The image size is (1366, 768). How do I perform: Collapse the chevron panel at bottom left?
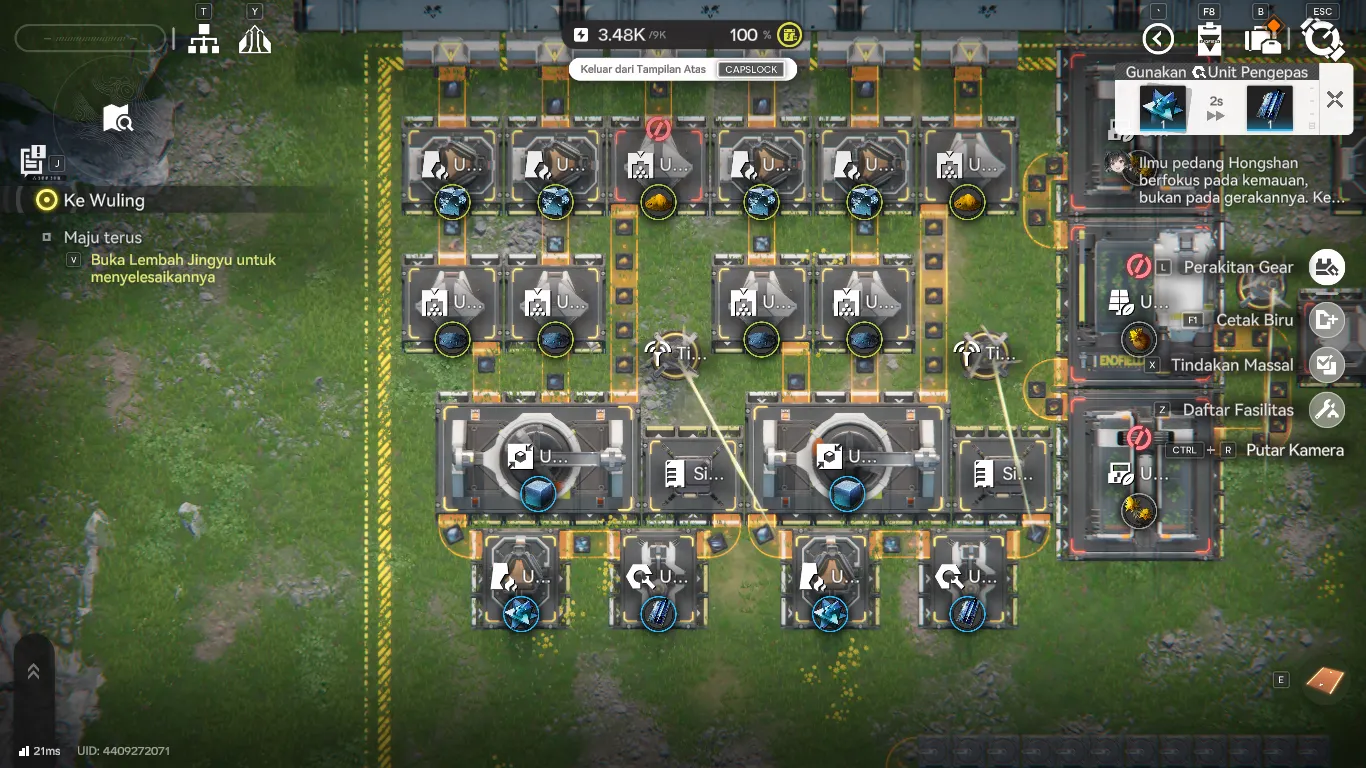(33, 670)
